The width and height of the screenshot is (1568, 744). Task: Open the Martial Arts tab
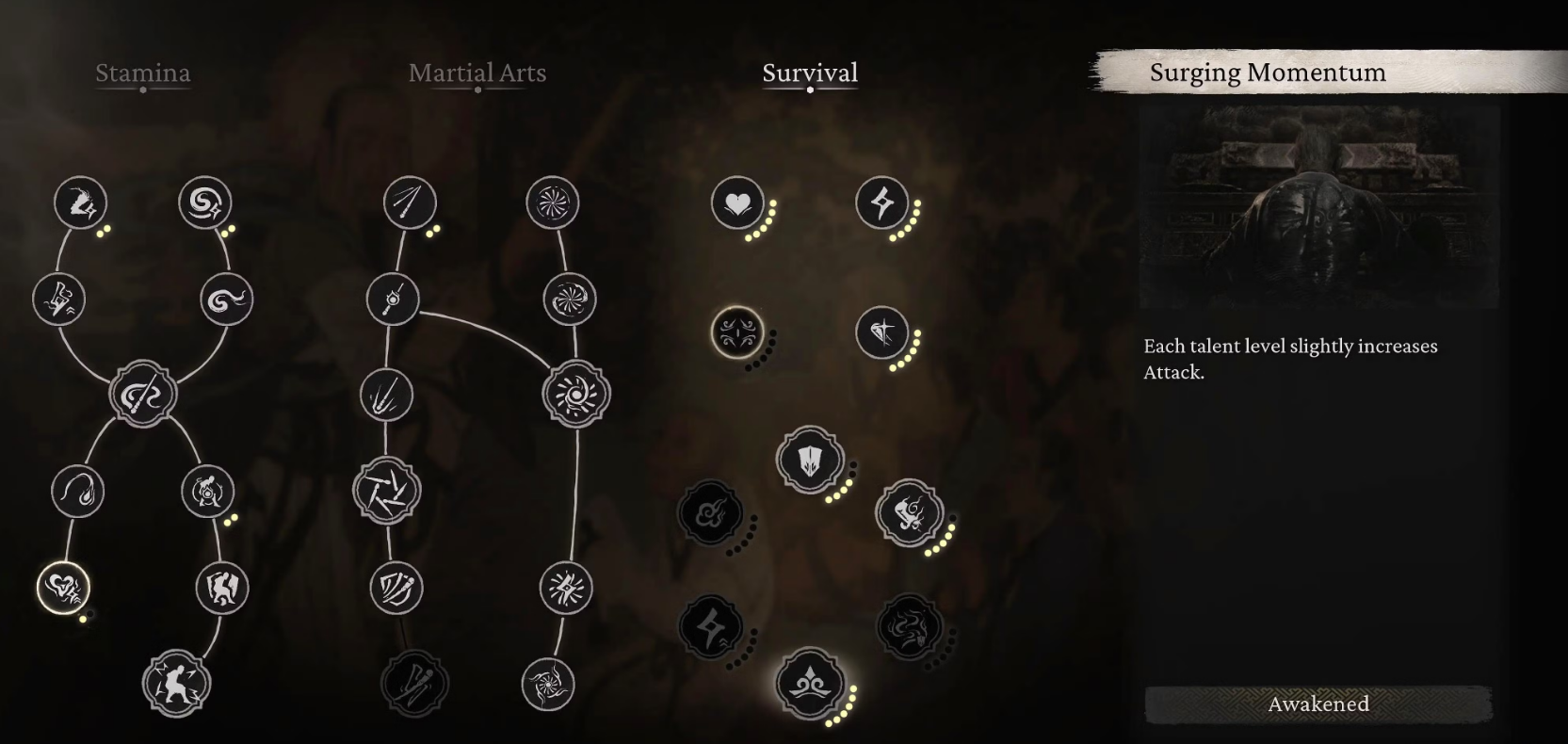pos(477,73)
